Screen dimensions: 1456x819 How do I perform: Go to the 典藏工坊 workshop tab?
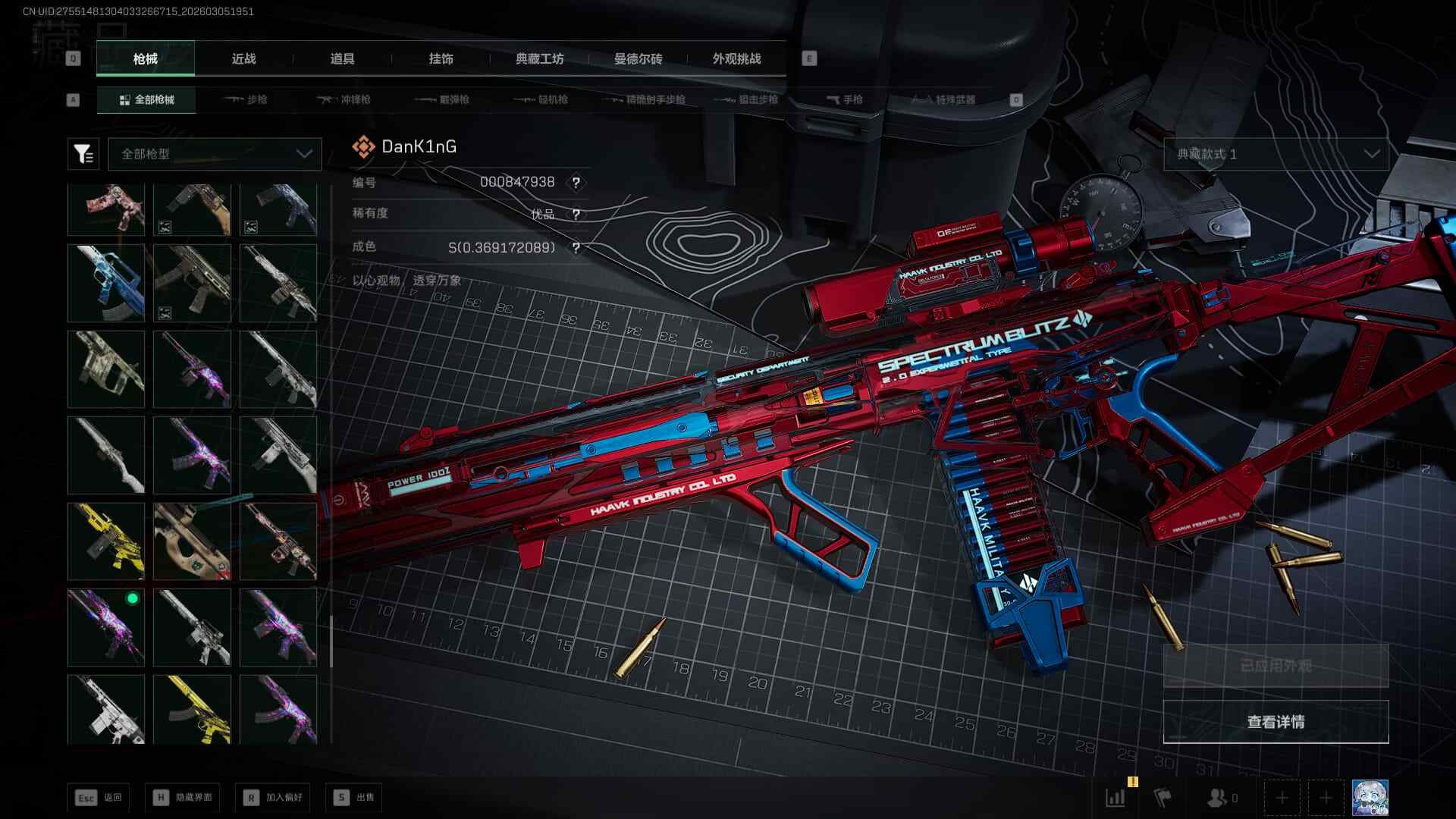[x=539, y=58]
